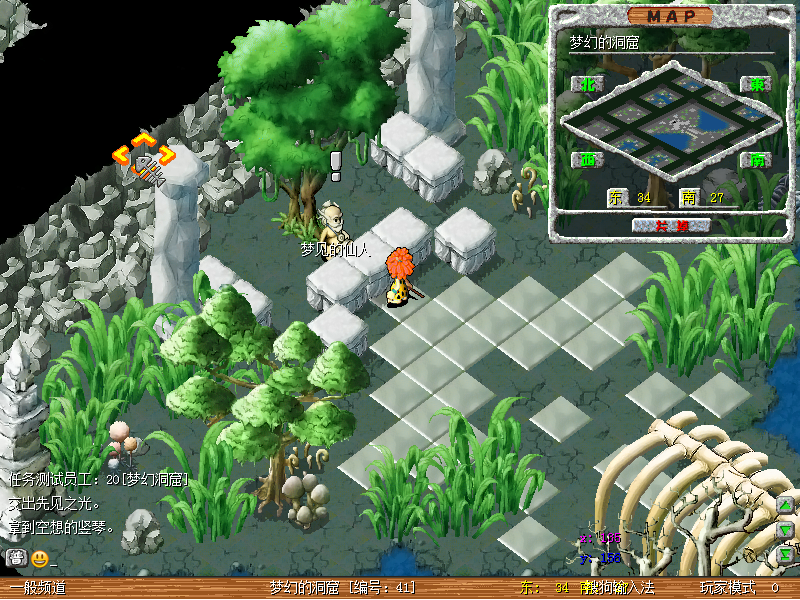Choose the 西 (west) map button
The image size is (800, 600).
(585, 159)
